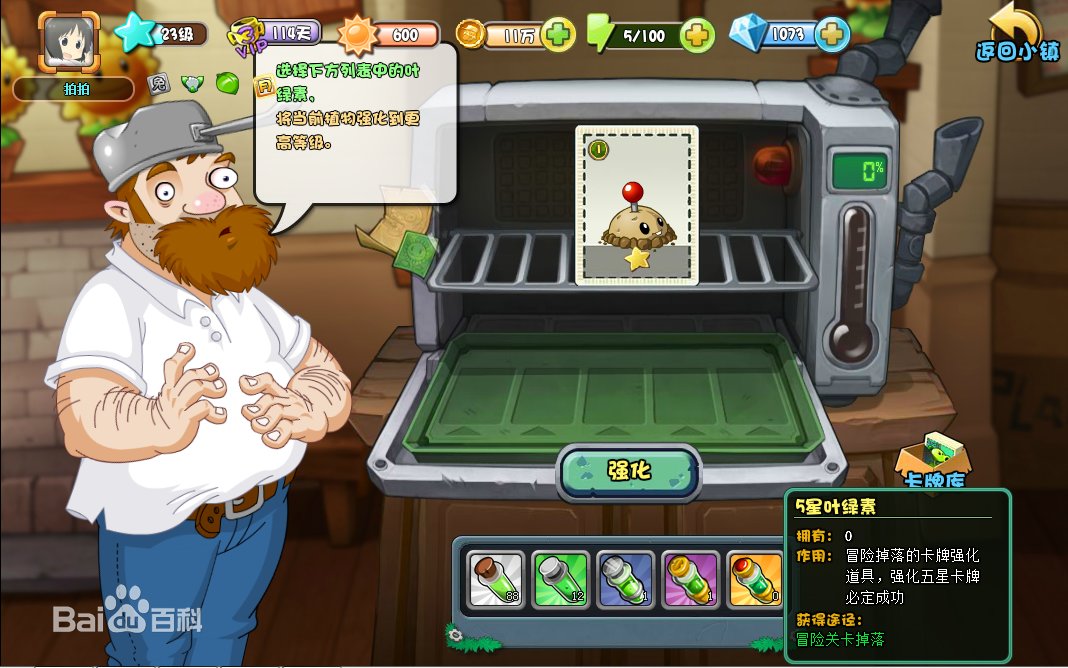Viewport: 1068px width, 668px height.
Task: Select the green-background chlorophyll vial with 12
Action: coord(560,580)
